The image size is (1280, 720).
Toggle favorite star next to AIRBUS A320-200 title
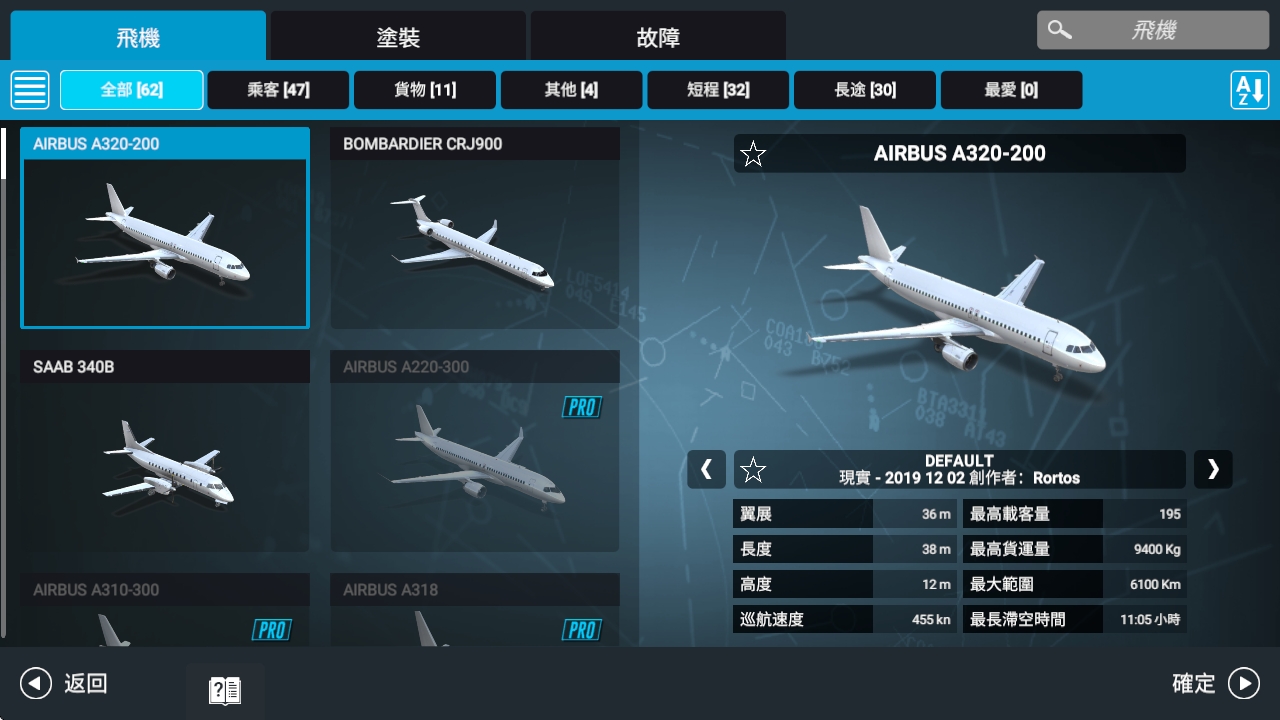[753, 154]
